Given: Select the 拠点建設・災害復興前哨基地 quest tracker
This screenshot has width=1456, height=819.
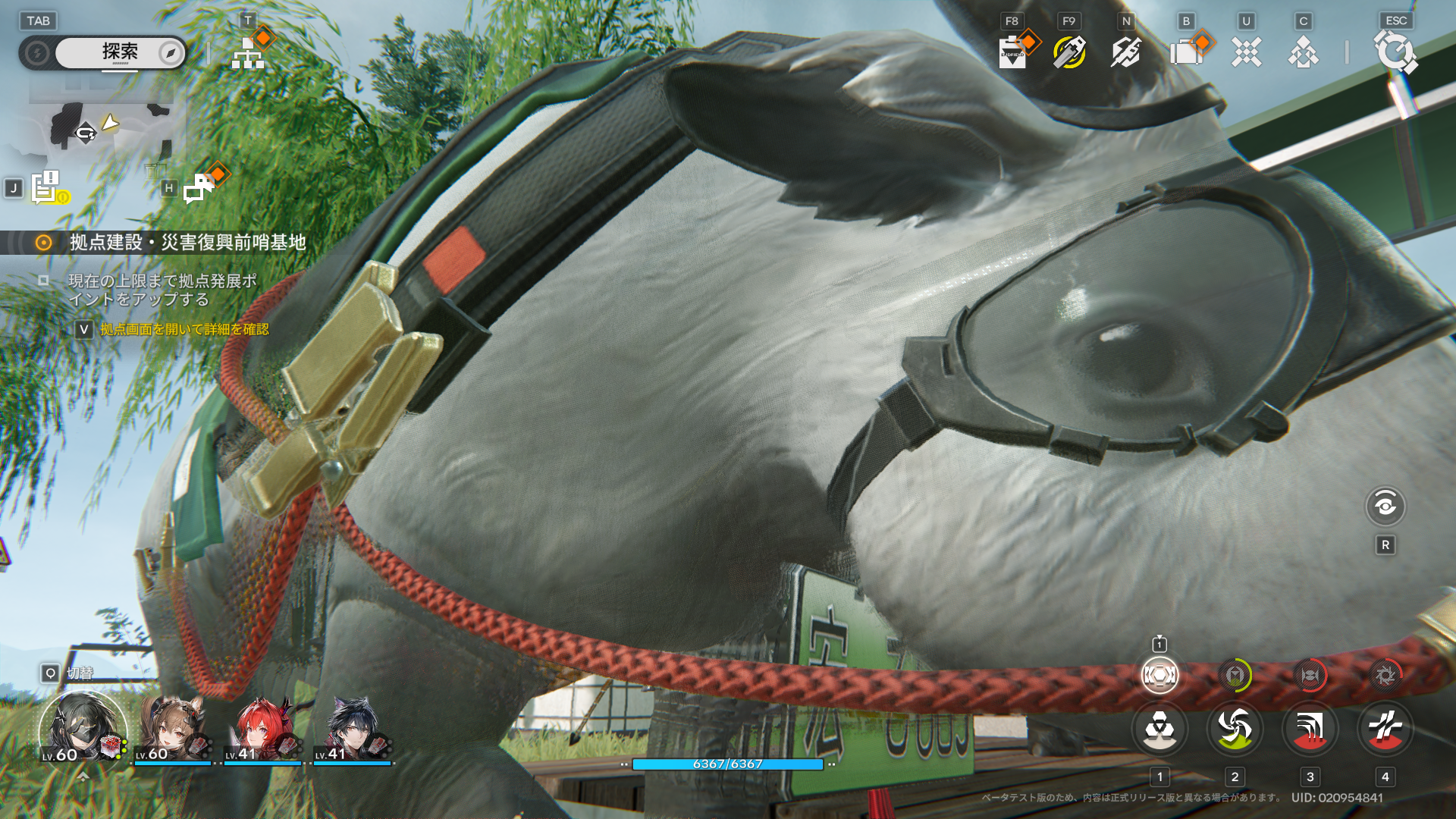Looking at the screenshot, I should pyautogui.click(x=187, y=242).
